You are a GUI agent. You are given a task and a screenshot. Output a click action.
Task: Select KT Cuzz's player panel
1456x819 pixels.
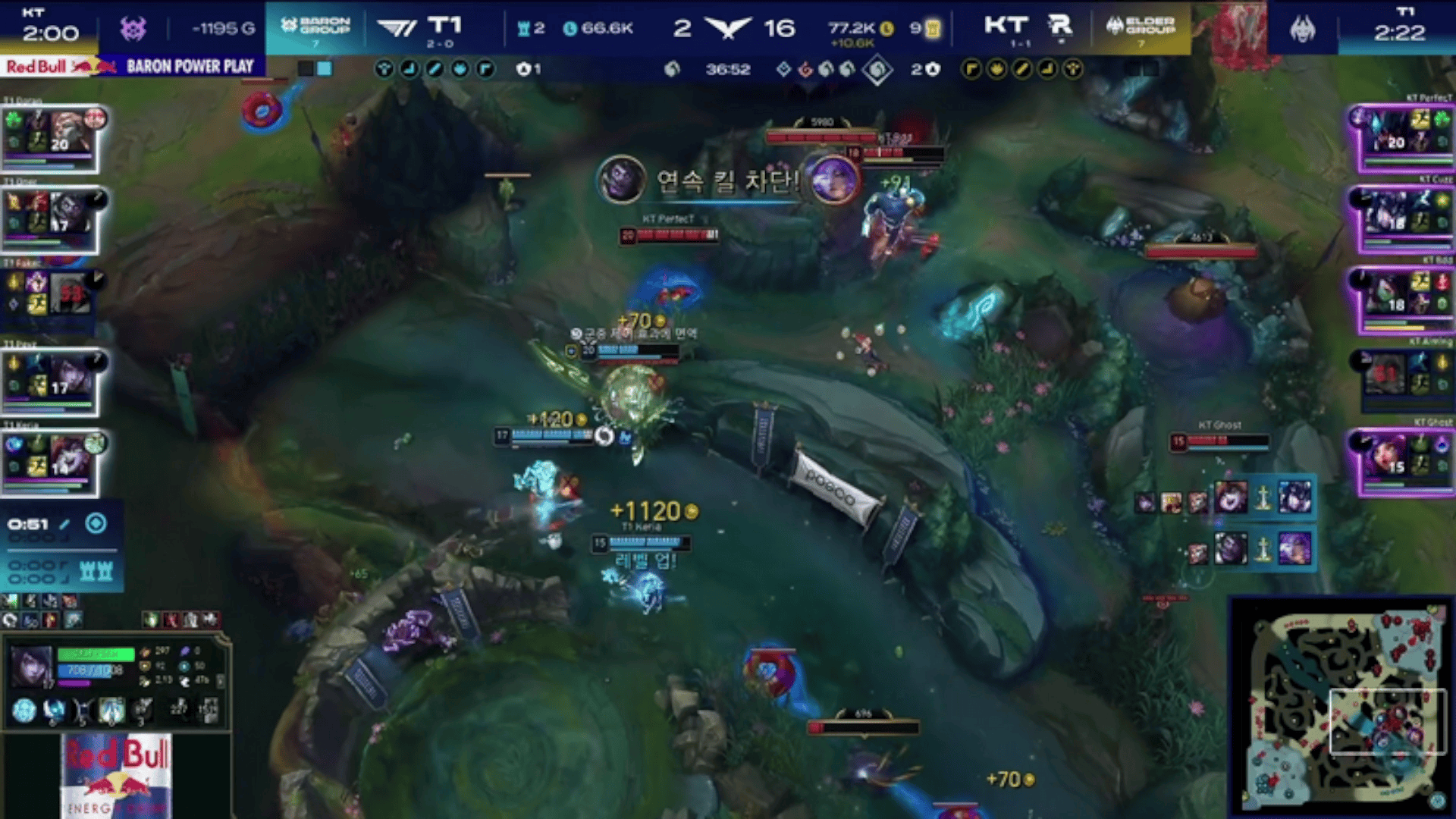[1403, 218]
